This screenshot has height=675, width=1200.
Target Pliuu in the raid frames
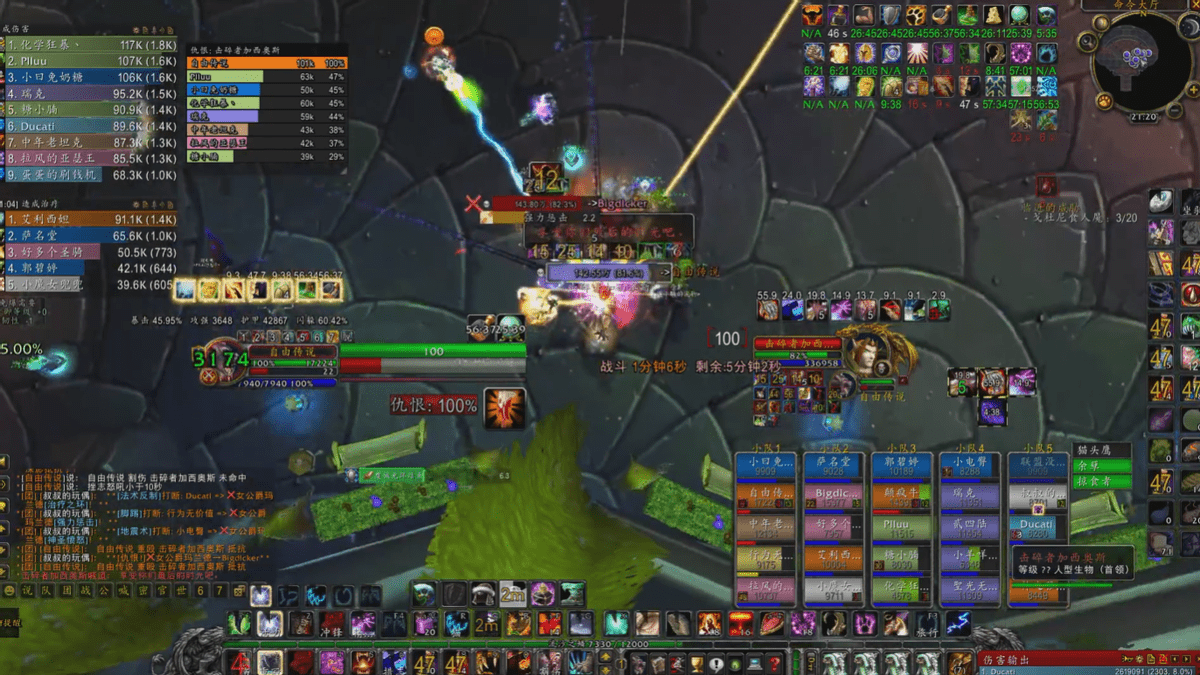click(899, 525)
